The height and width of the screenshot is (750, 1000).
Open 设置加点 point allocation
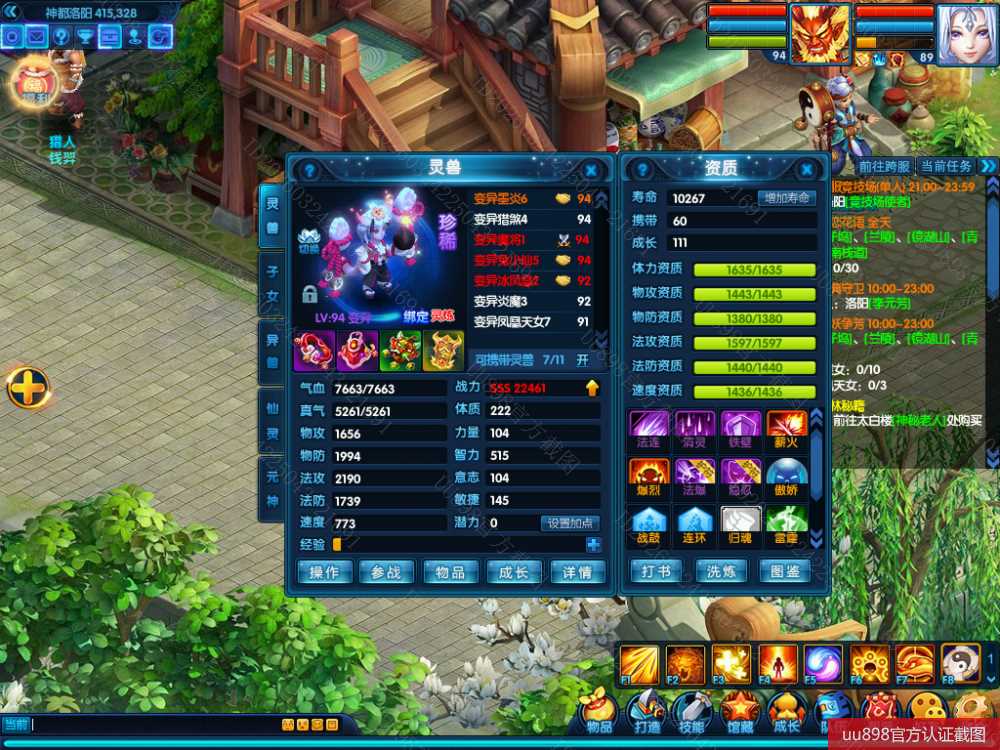(x=570, y=523)
